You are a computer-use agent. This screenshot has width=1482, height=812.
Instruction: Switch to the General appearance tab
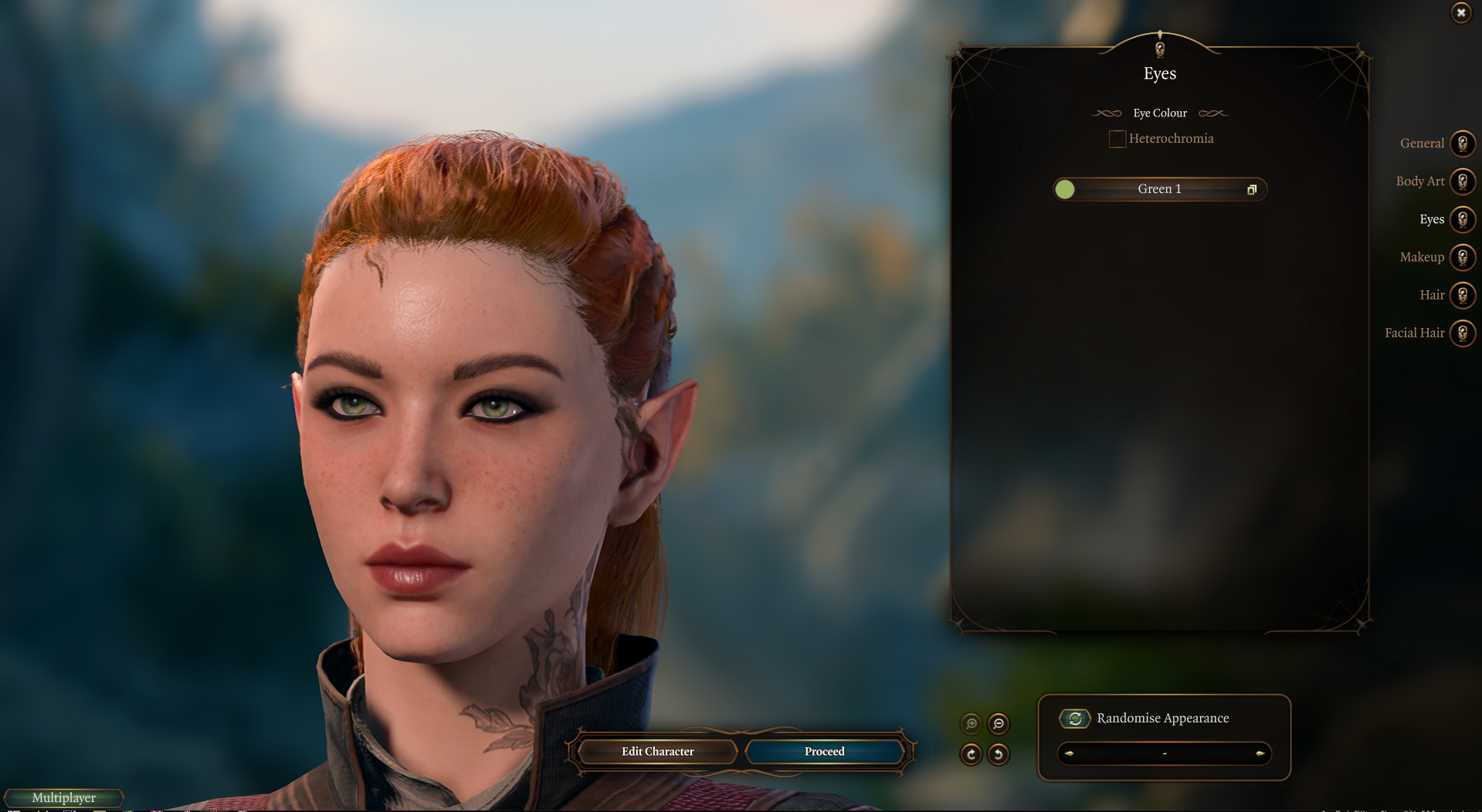[x=1462, y=144]
